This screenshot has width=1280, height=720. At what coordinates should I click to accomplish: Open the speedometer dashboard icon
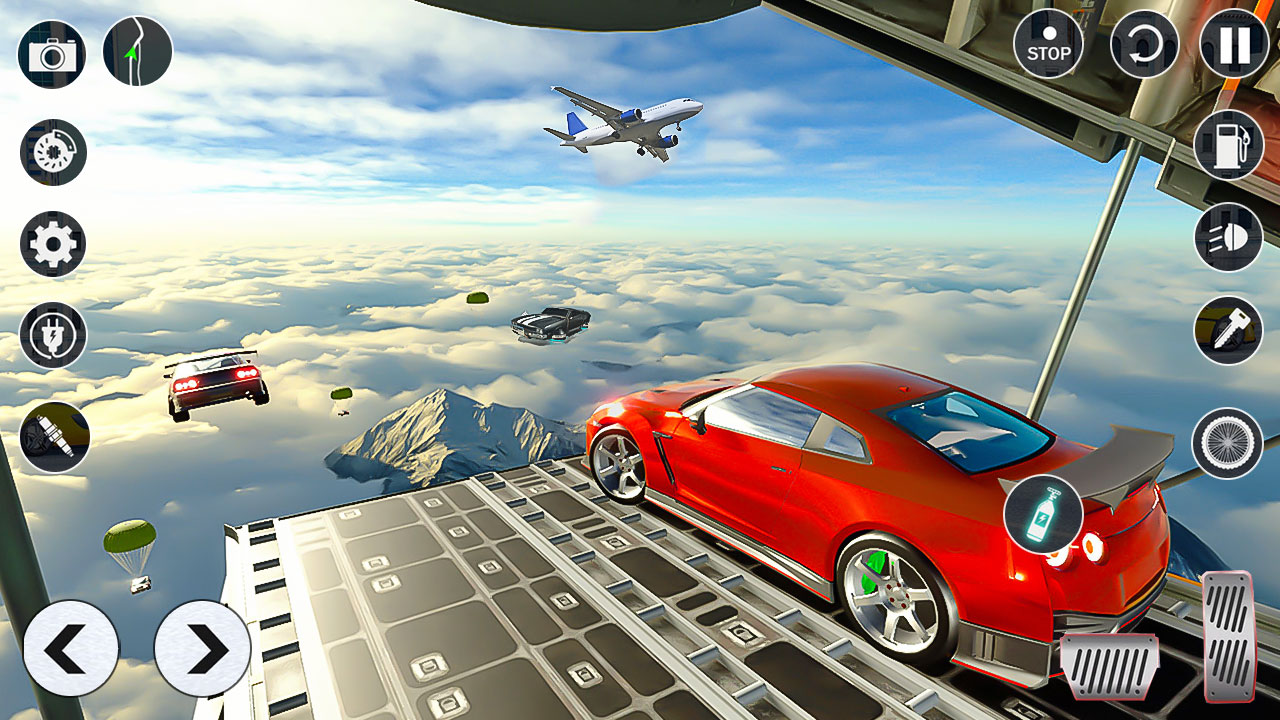click(x=52, y=152)
